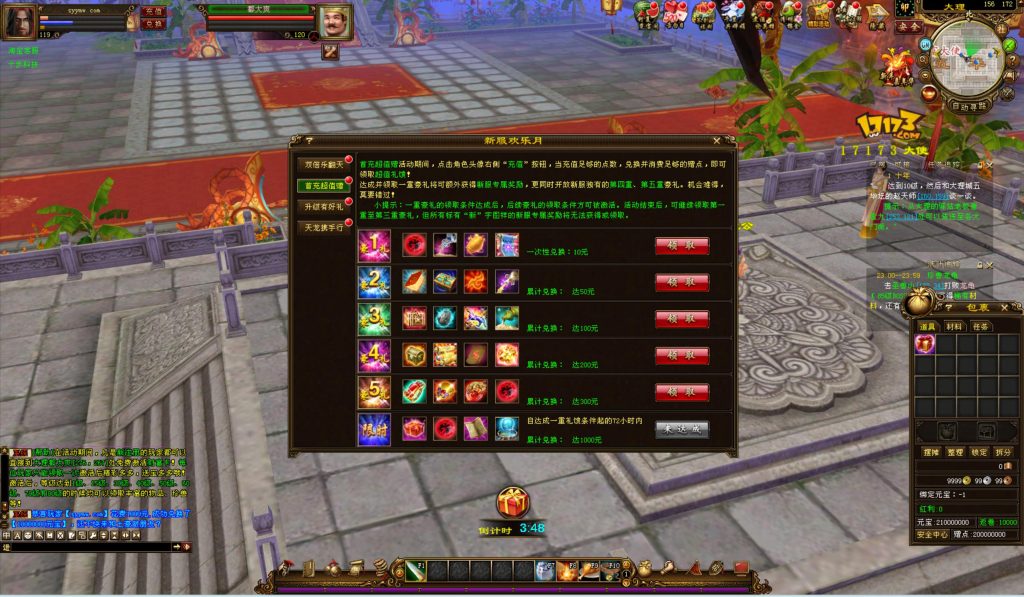Open the 任务 tab in the bag
The image size is (1024, 597).
tap(981, 326)
